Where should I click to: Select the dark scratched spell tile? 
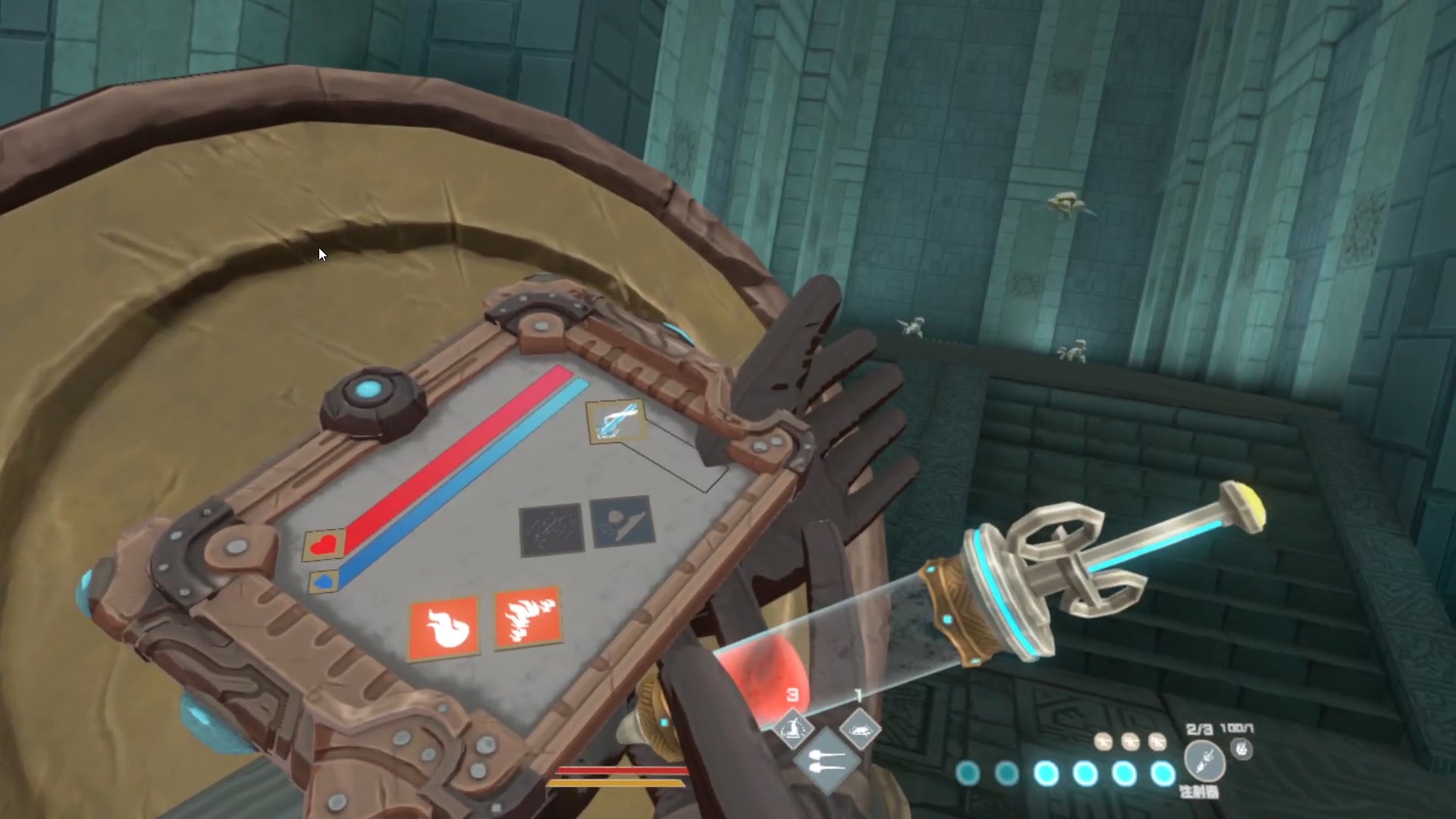(x=551, y=529)
